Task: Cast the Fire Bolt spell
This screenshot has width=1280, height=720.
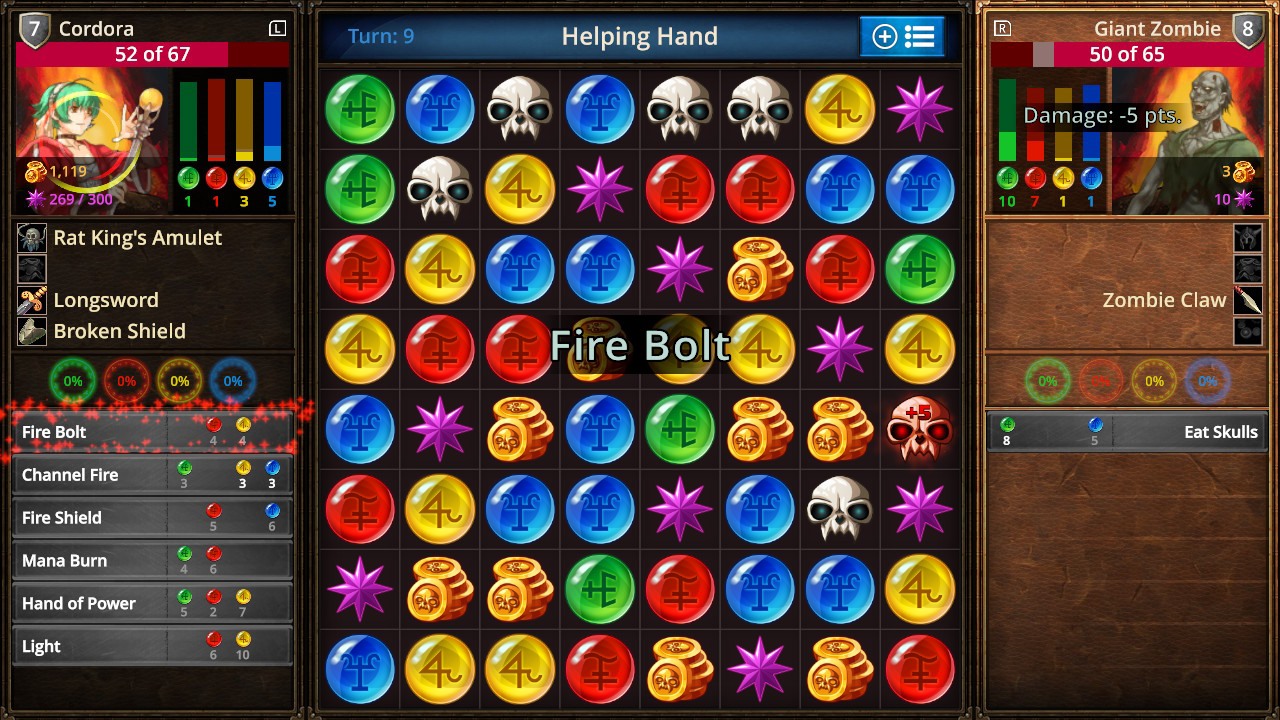Action: (152, 430)
